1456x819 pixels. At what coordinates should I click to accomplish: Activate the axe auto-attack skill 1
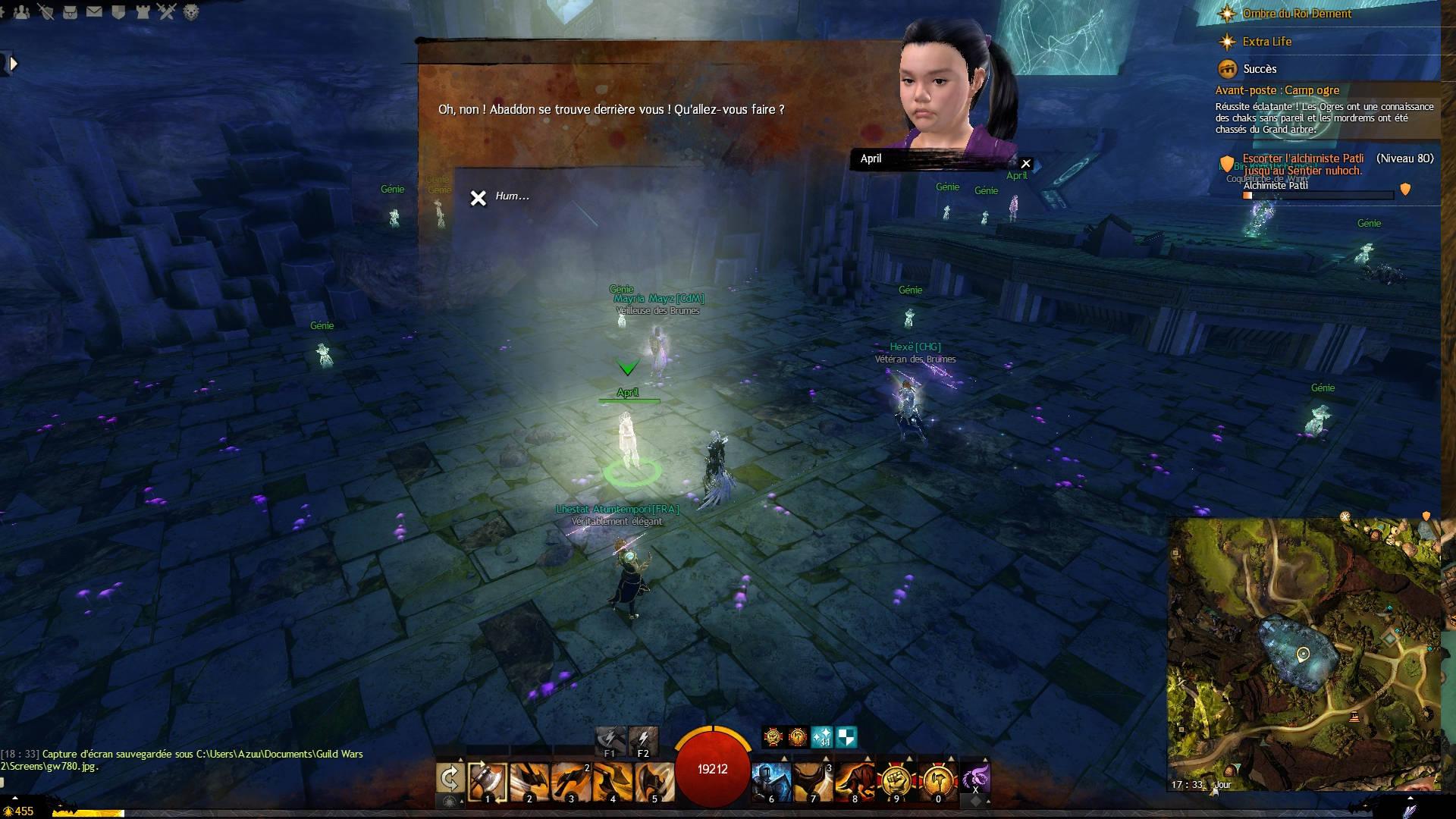pos(487,781)
